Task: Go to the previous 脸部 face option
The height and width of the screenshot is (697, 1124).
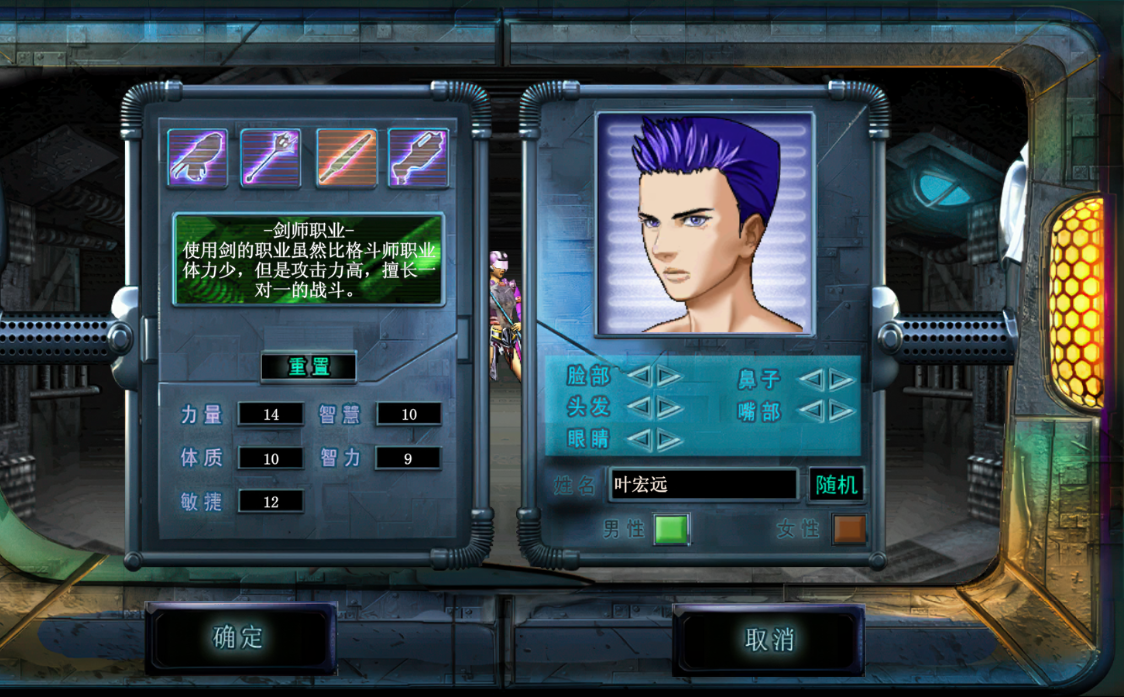Action: tap(638, 376)
